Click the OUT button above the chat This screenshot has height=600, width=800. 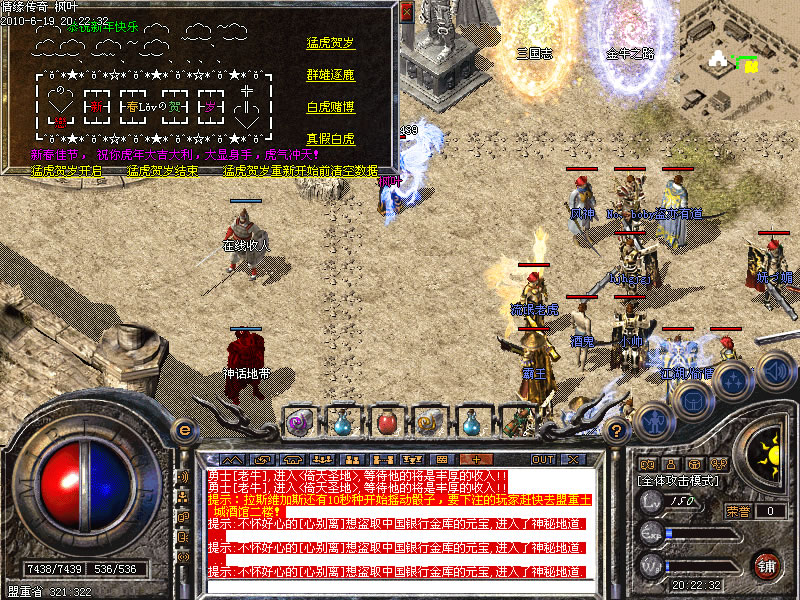(x=543, y=459)
